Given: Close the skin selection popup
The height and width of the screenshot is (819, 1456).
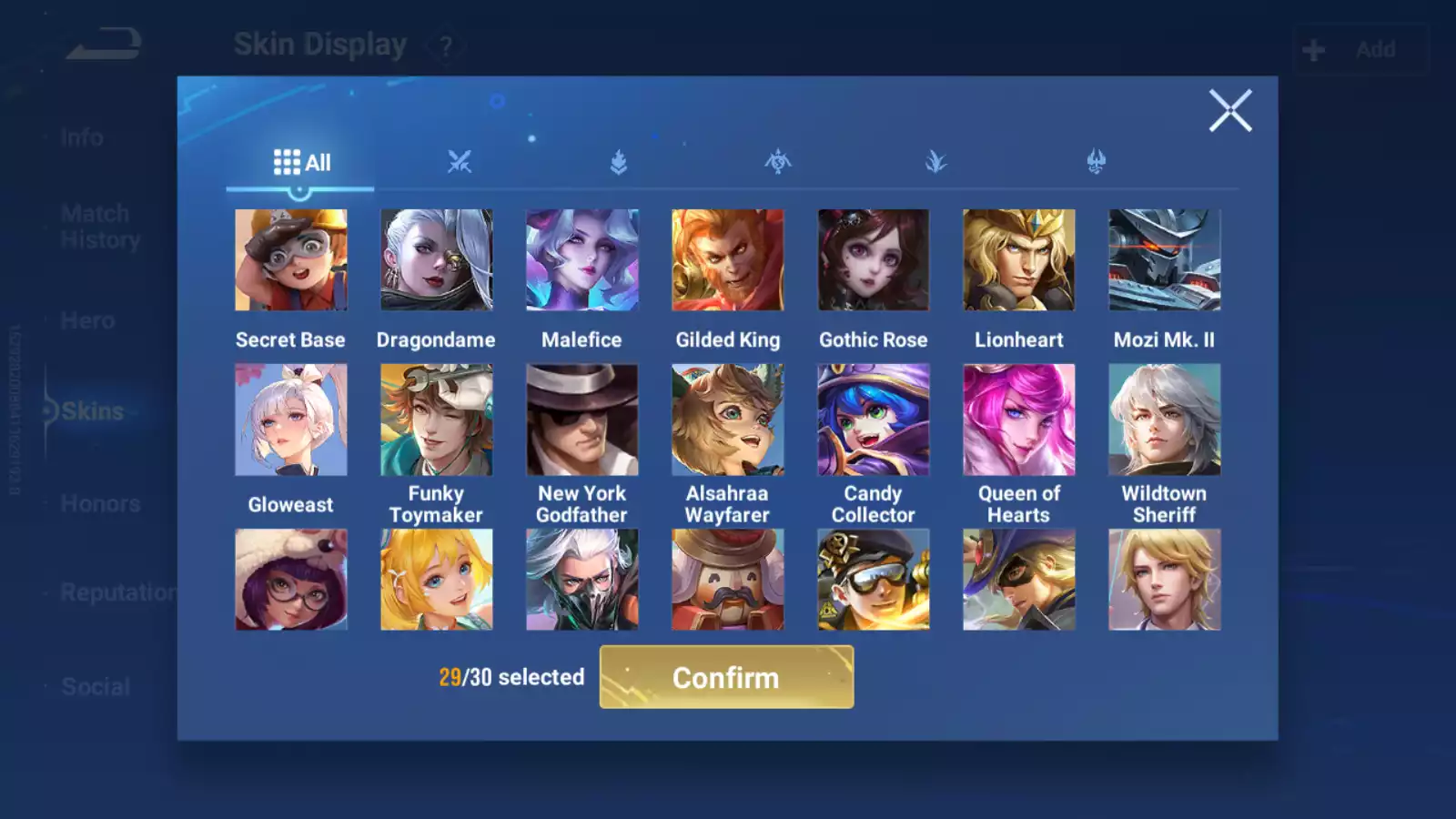Looking at the screenshot, I should [x=1230, y=111].
